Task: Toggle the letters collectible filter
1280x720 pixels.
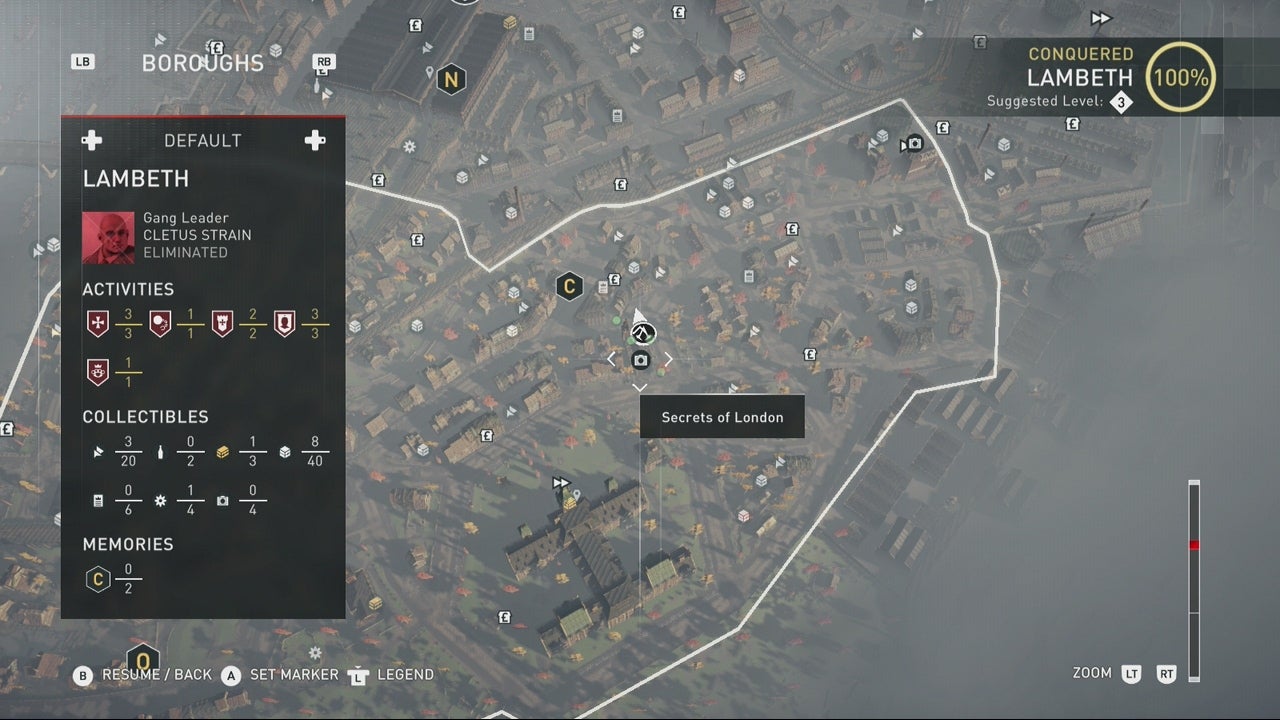Action: tap(97, 502)
